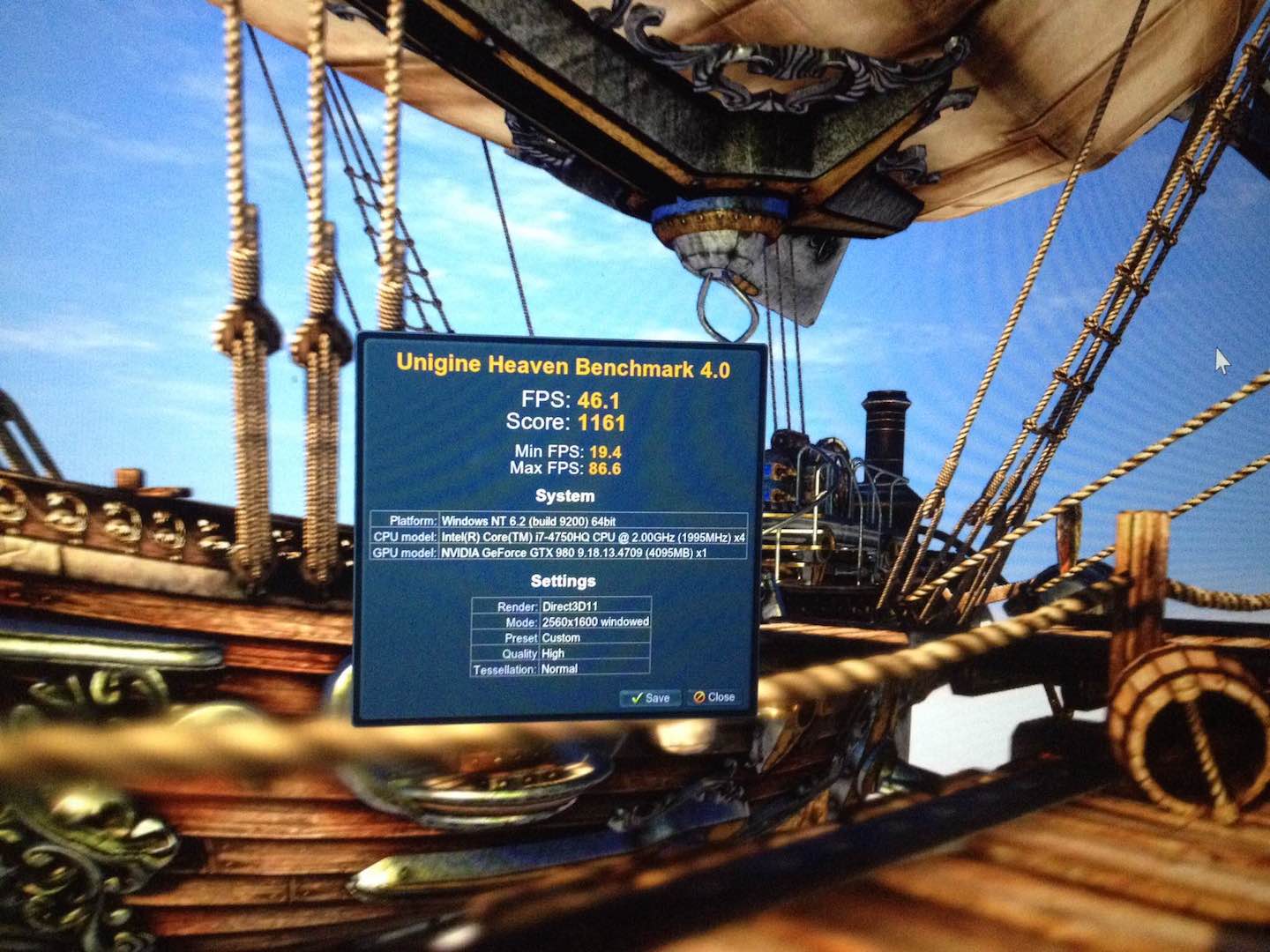Save the benchmark results

pyautogui.click(x=650, y=697)
